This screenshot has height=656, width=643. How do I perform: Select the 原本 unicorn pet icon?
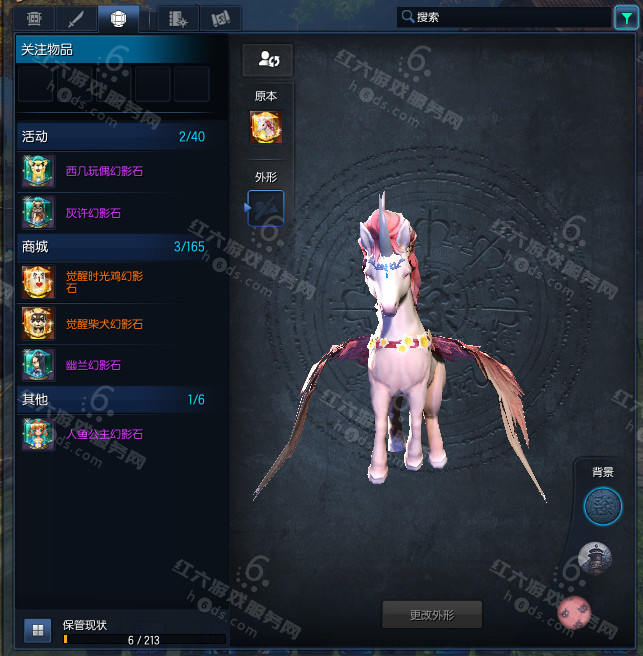(x=266, y=127)
